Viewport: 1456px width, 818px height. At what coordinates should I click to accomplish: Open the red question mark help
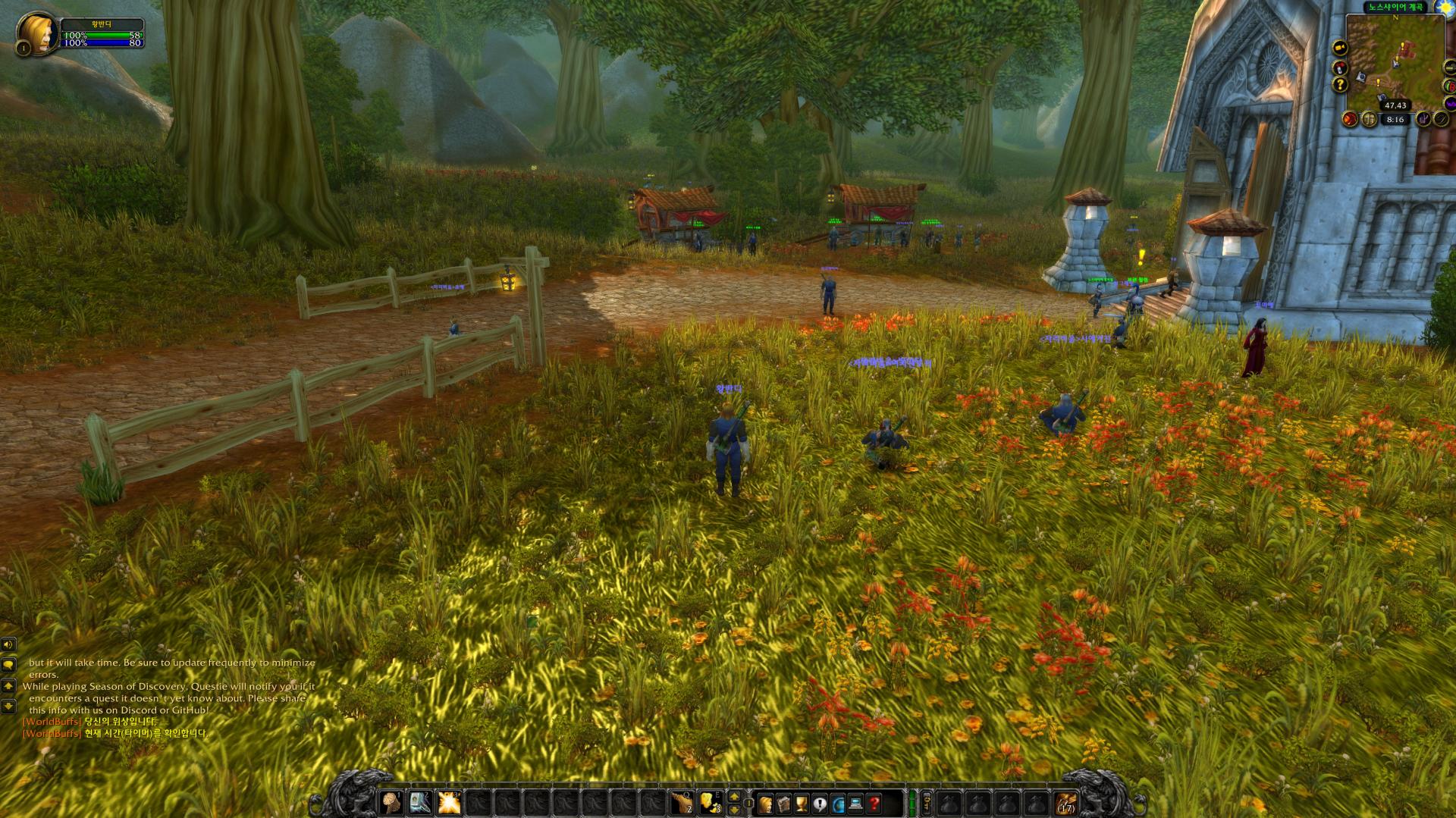click(875, 804)
